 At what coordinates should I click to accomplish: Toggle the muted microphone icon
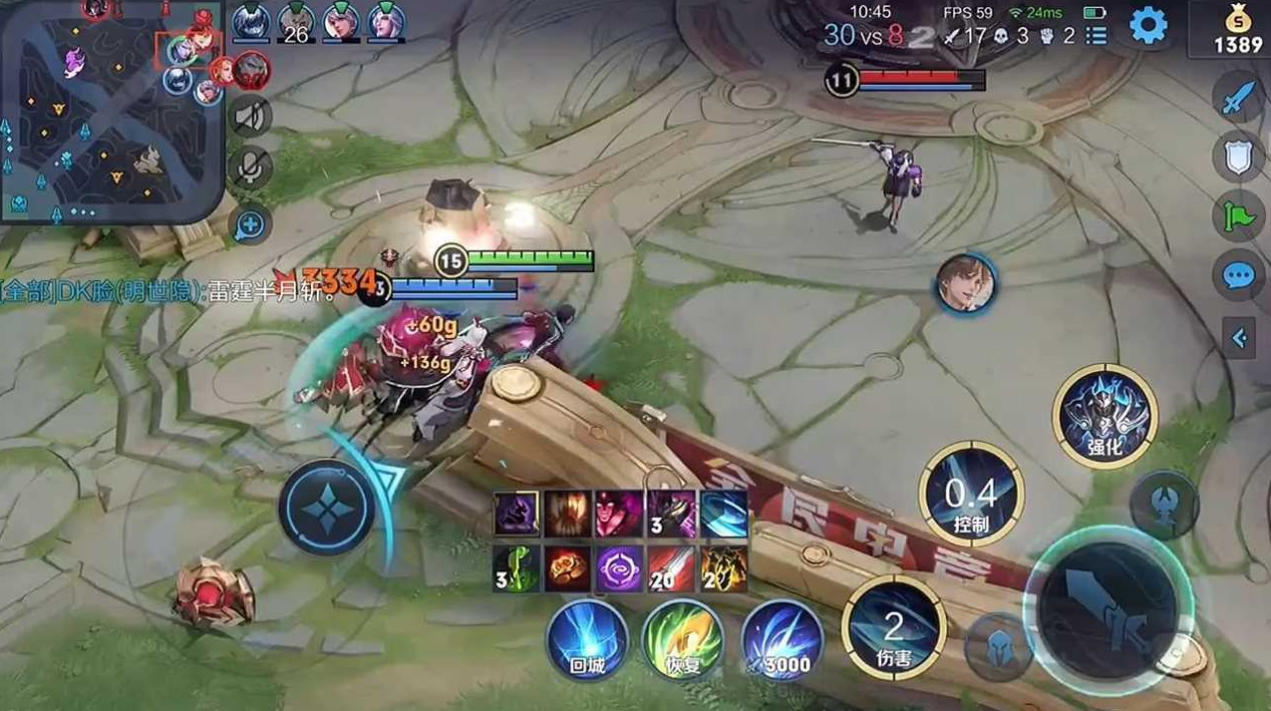(250, 167)
